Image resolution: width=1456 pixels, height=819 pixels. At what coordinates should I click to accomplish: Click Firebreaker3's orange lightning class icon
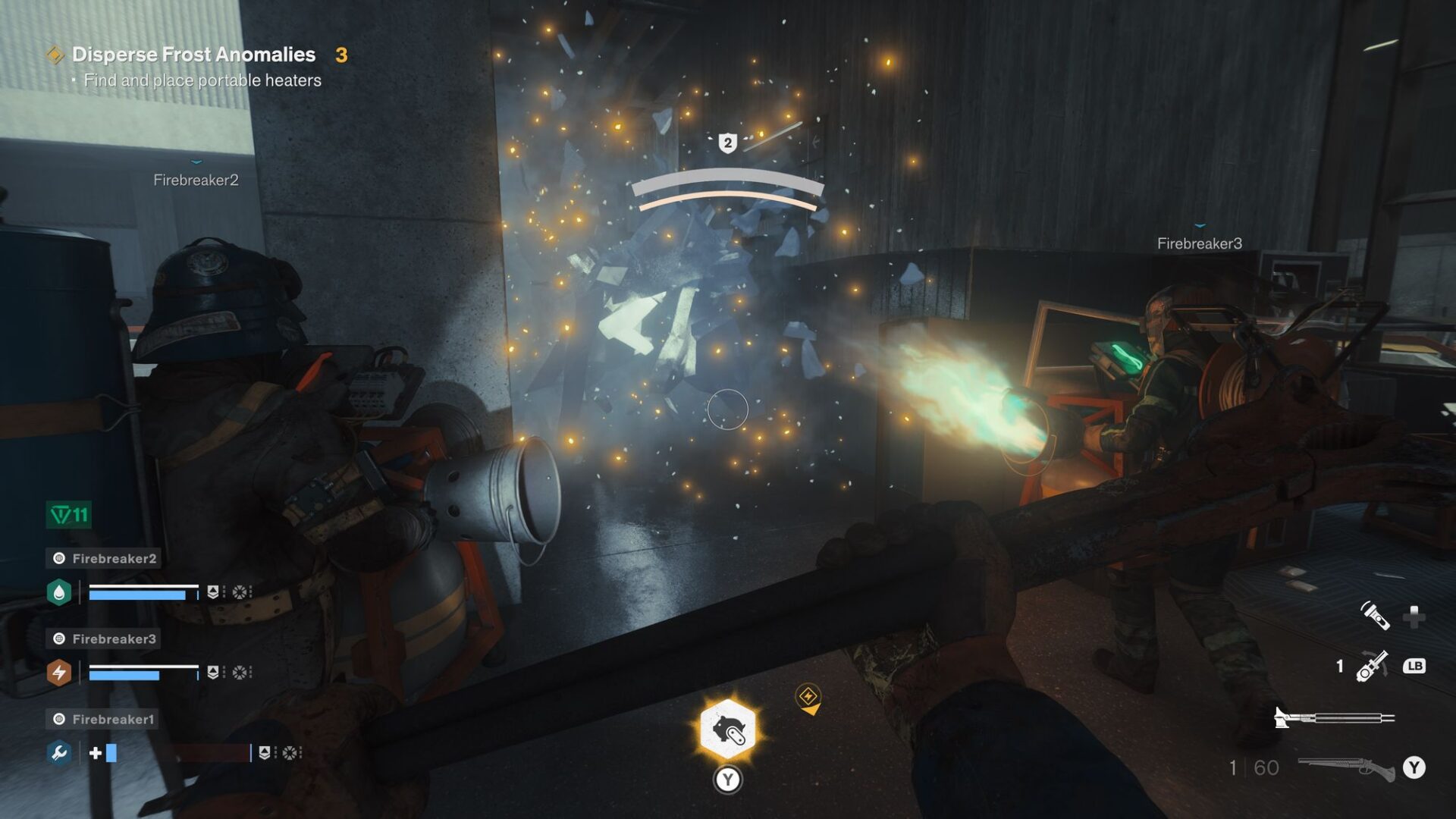[59, 672]
